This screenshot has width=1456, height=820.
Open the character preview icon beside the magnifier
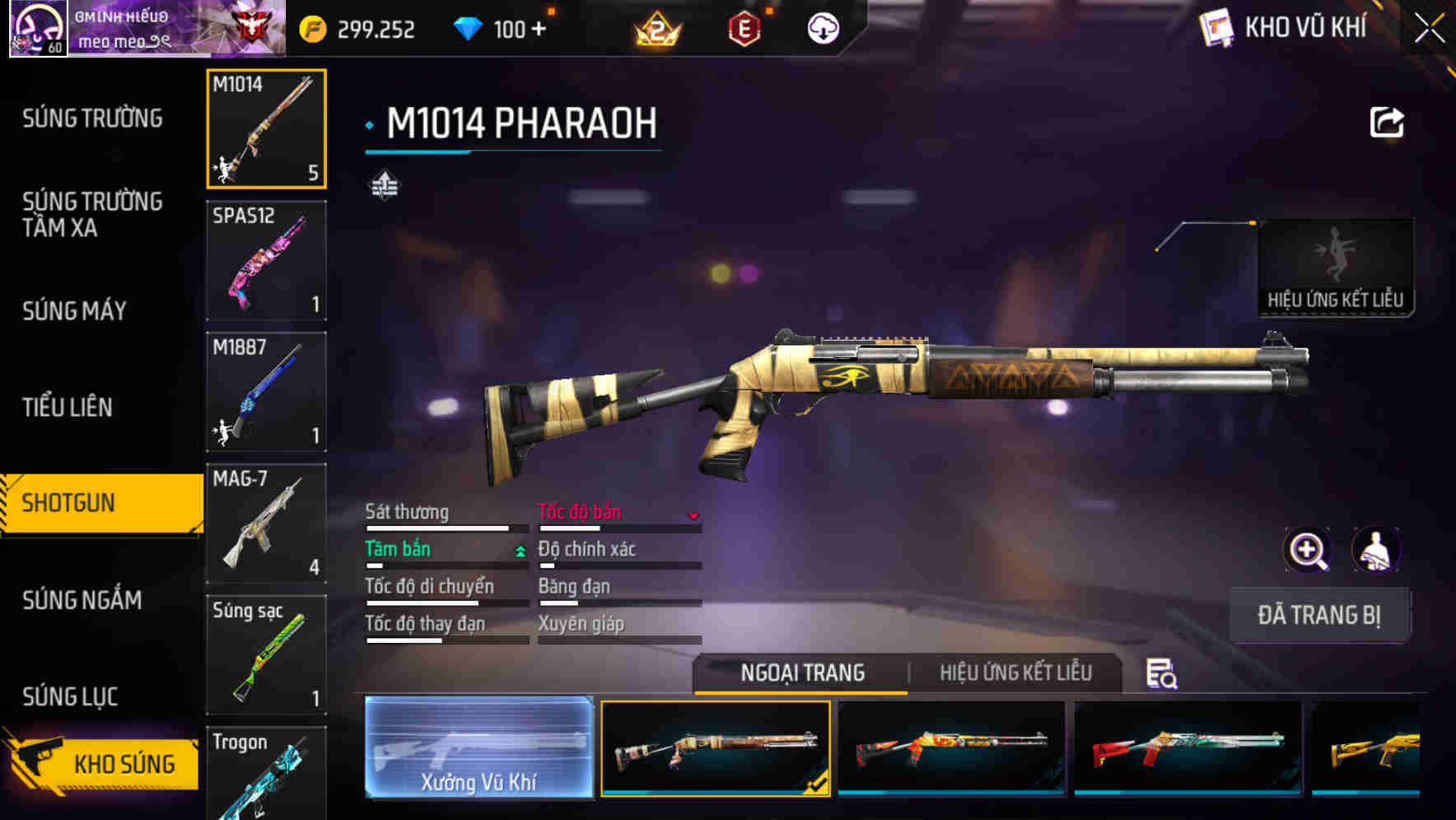(x=1377, y=550)
